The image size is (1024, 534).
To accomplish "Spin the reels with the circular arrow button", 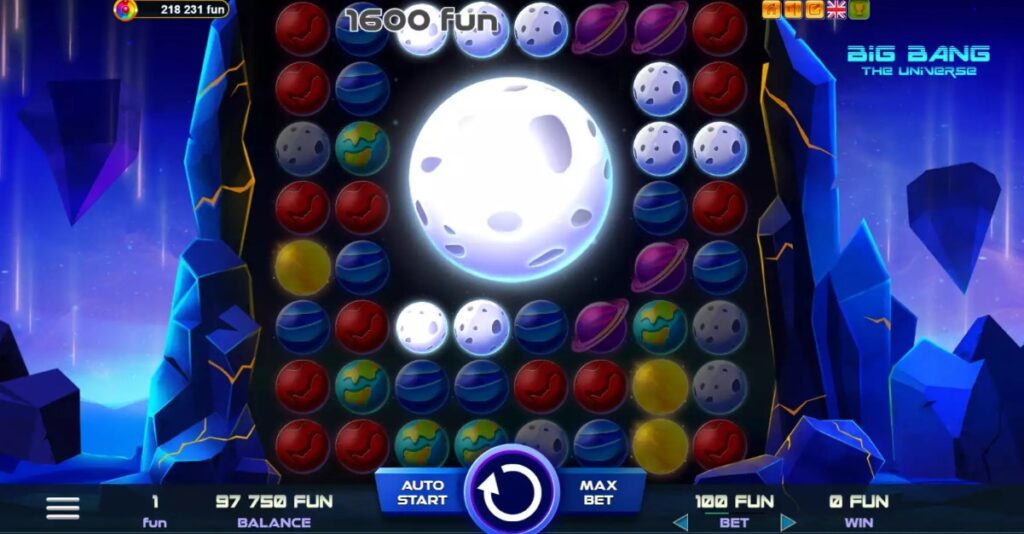I will click(x=511, y=492).
